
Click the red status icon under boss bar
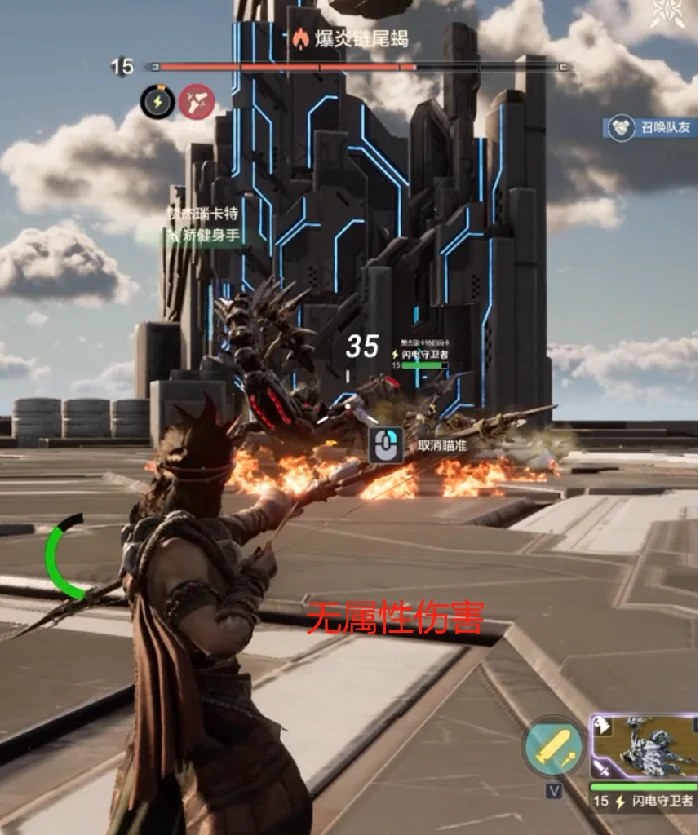tap(197, 102)
